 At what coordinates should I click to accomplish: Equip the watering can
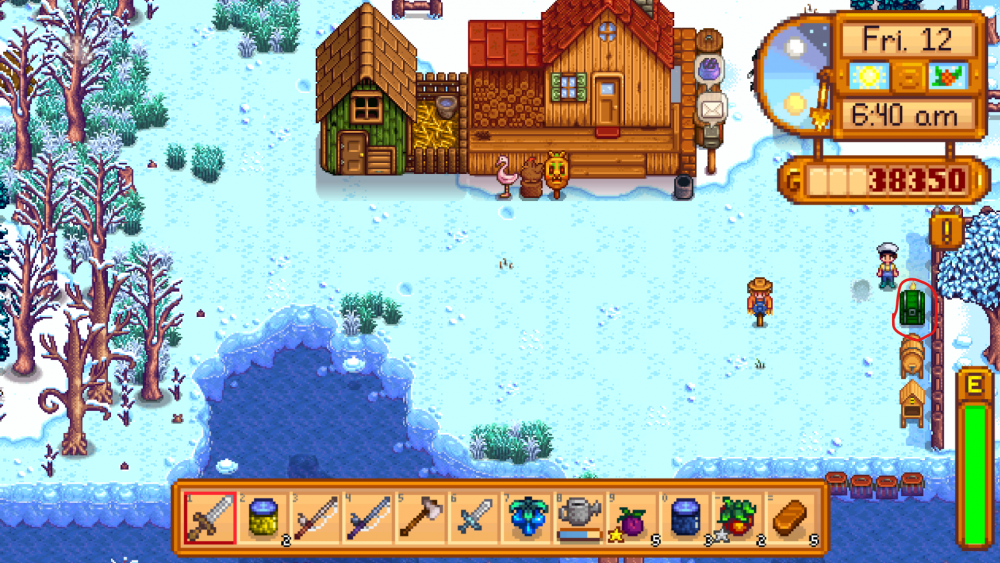(580, 518)
